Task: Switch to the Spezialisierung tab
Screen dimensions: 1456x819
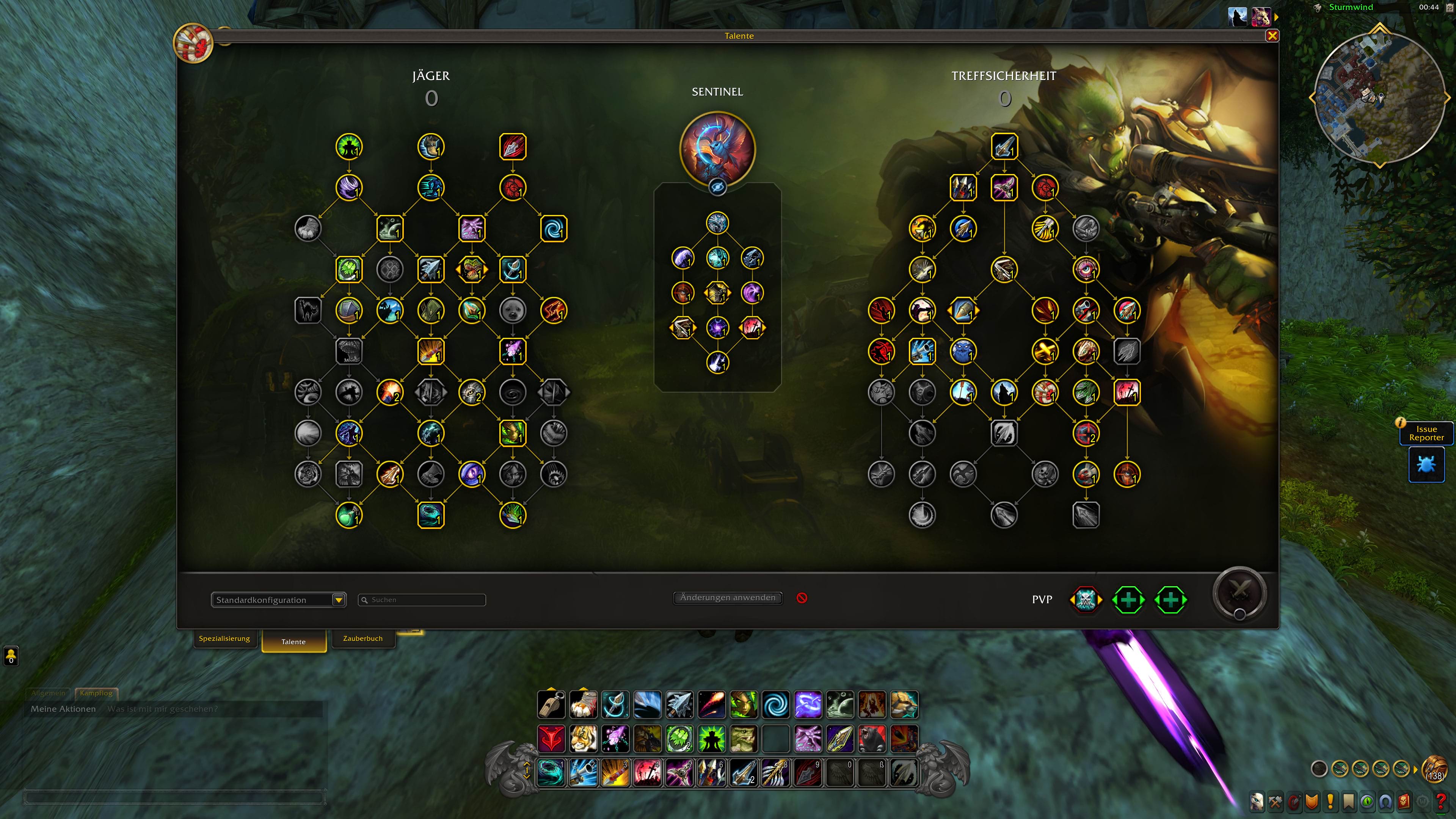Action: tap(224, 639)
